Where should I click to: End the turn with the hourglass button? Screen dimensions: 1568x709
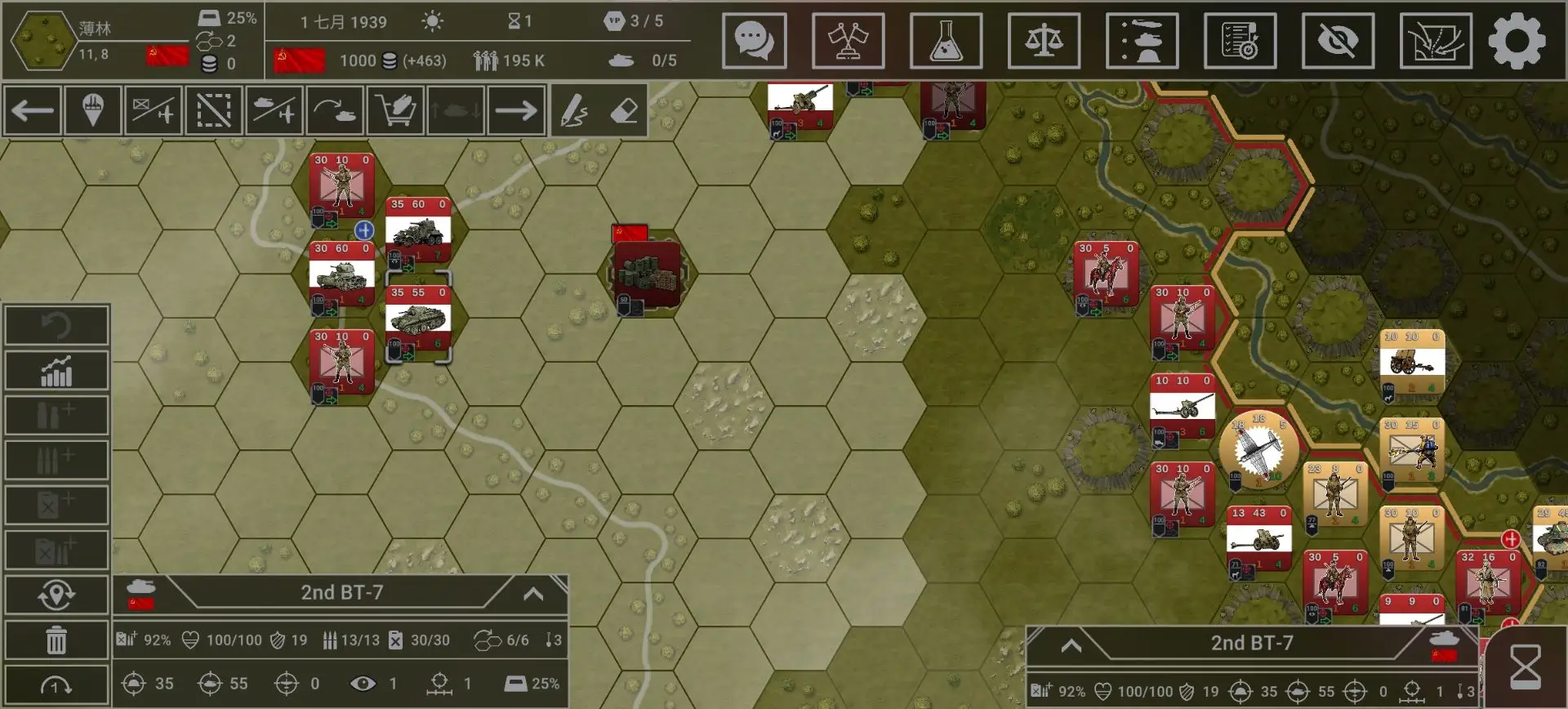(x=1525, y=667)
